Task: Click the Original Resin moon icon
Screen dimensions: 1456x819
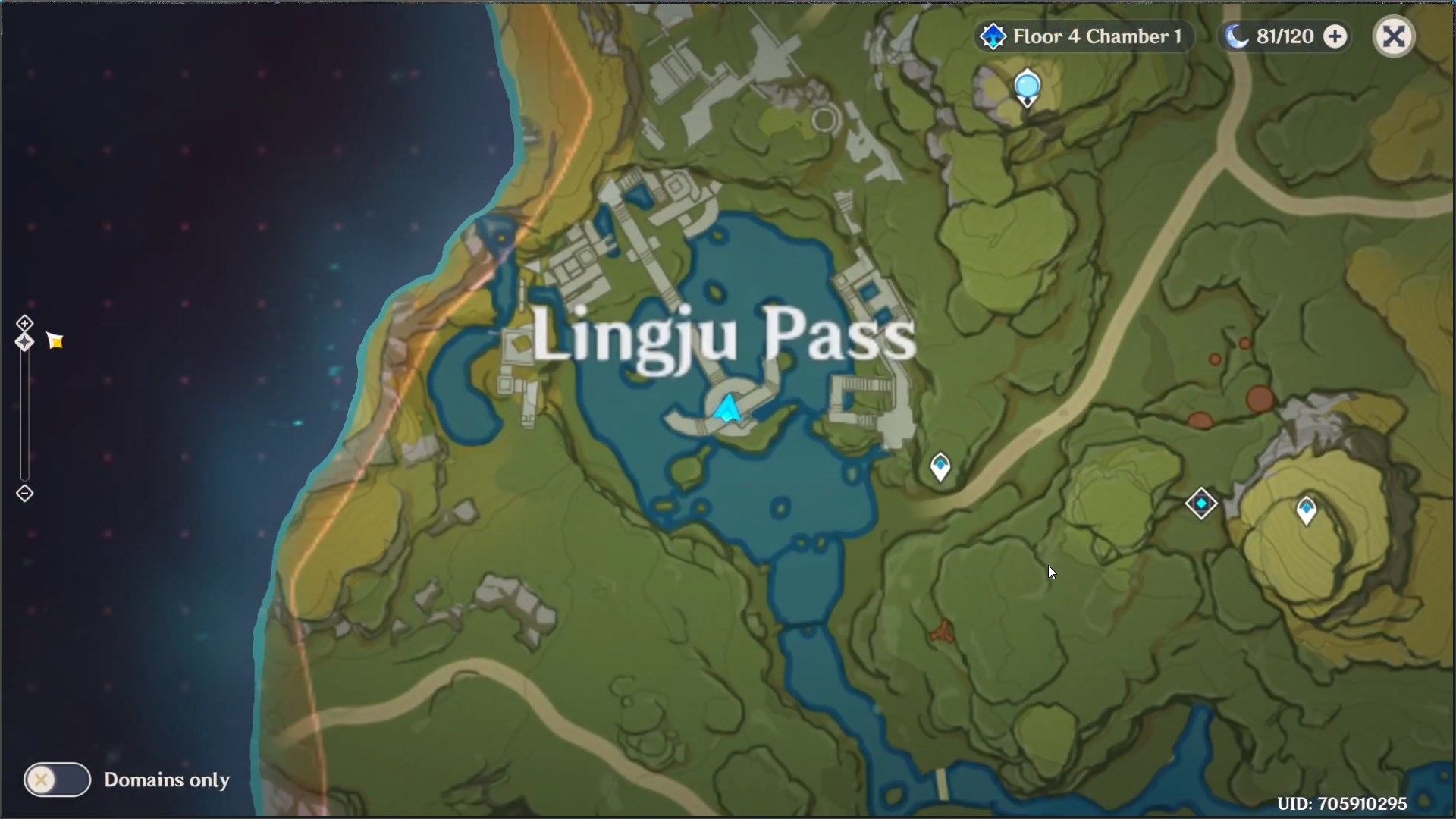Action: coord(1236,36)
